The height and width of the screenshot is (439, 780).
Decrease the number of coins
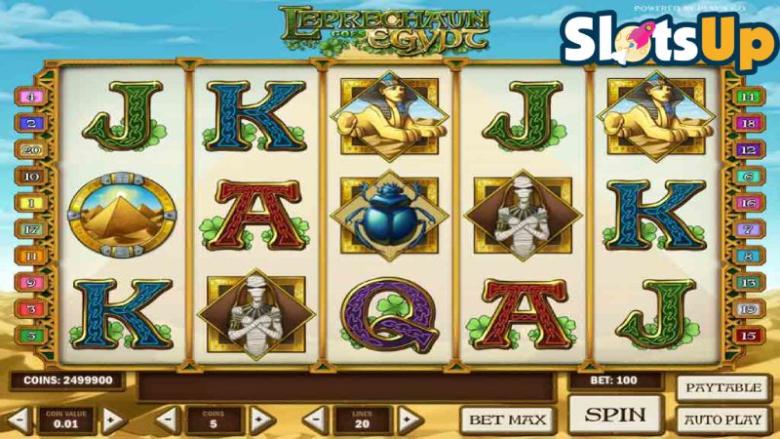click(167, 419)
